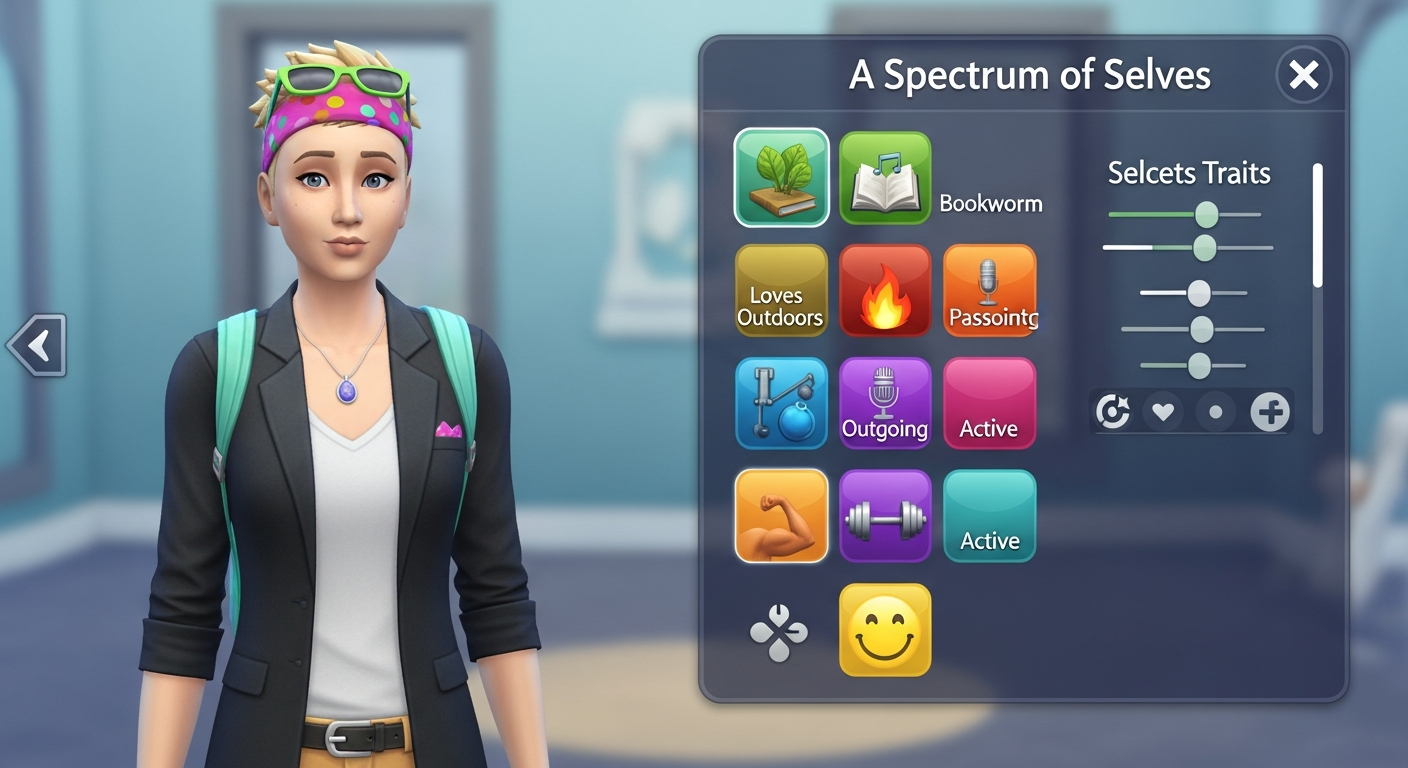The height and width of the screenshot is (768, 1408).
Task: Select the purple dumbbell trait icon
Action: pyautogui.click(x=885, y=515)
